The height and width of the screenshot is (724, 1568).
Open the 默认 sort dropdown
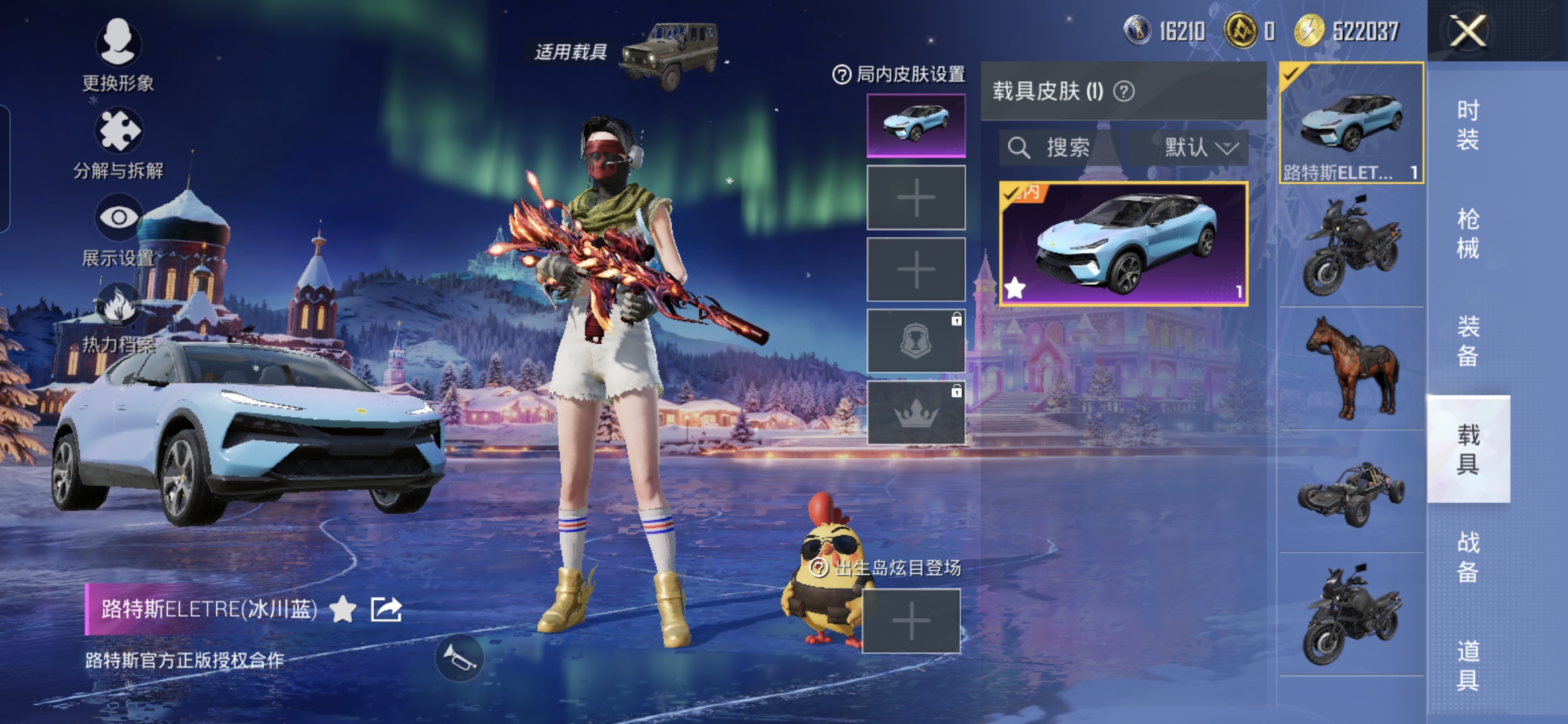pyautogui.click(x=1199, y=147)
